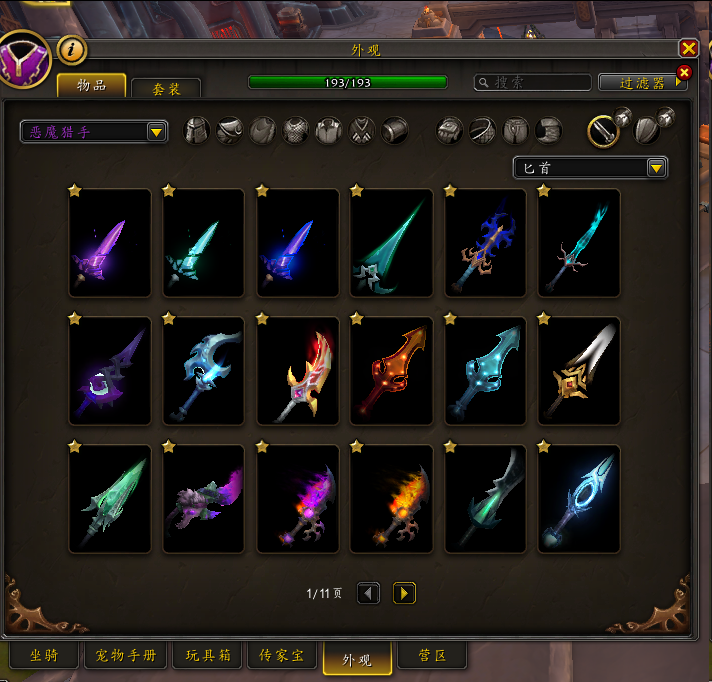Open the 恶魔猎手 class dropdown

[156, 132]
